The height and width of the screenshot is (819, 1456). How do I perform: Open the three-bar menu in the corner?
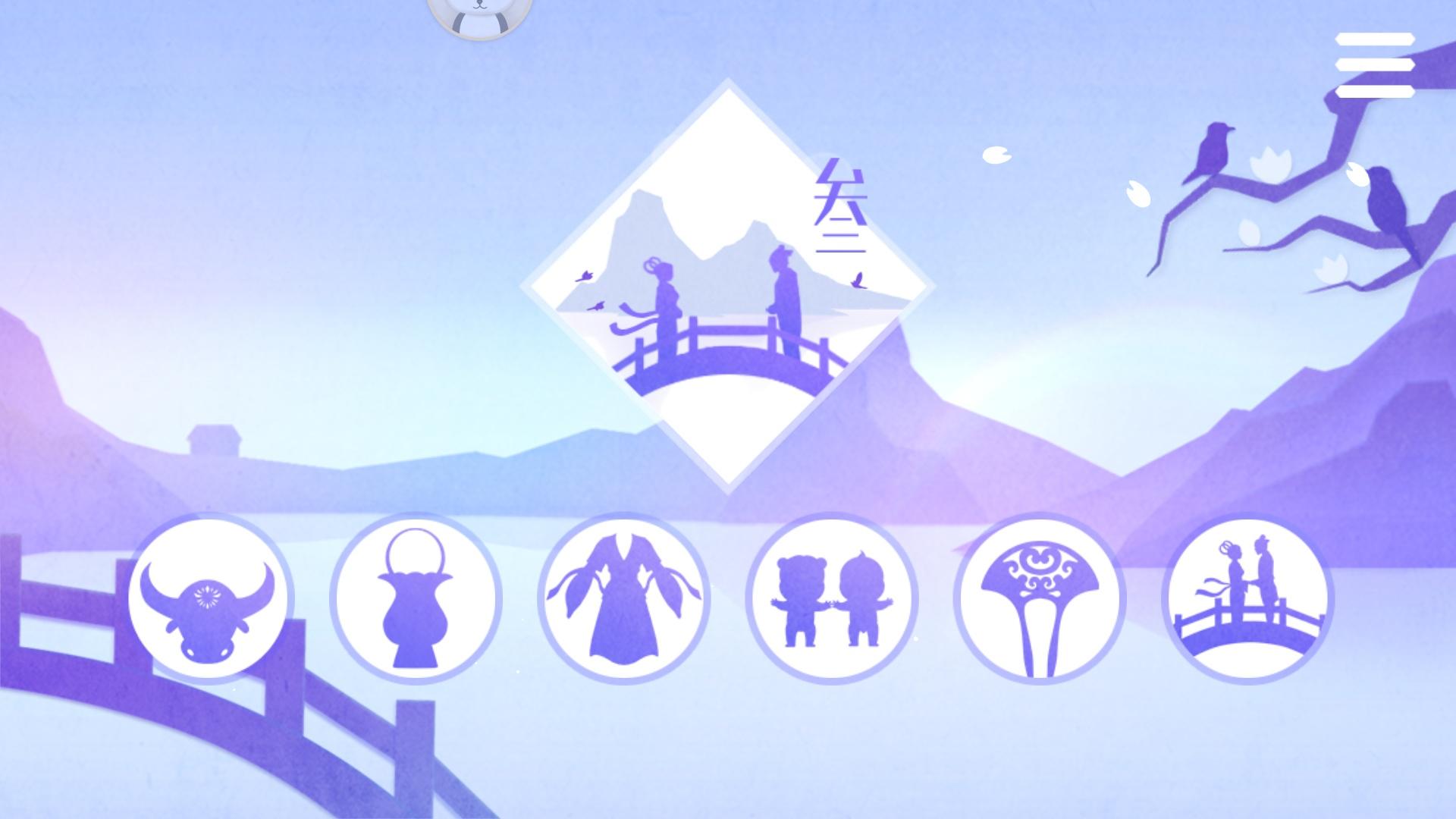coord(1376,66)
